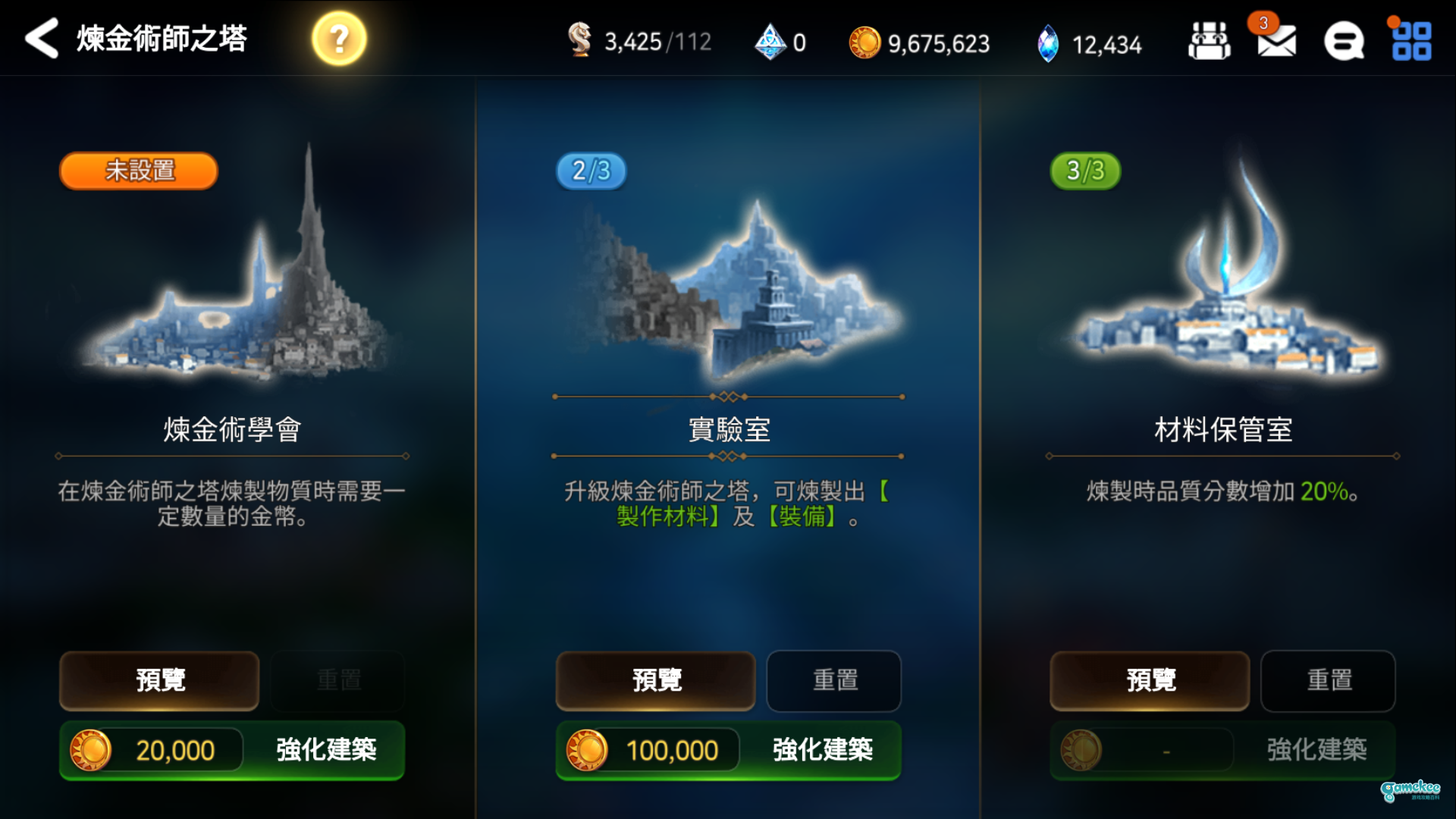Image resolution: width=1456 pixels, height=819 pixels.
Task: Open the blue grid main menu icon
Action: pyautogui.click(x=1412, y=42)
